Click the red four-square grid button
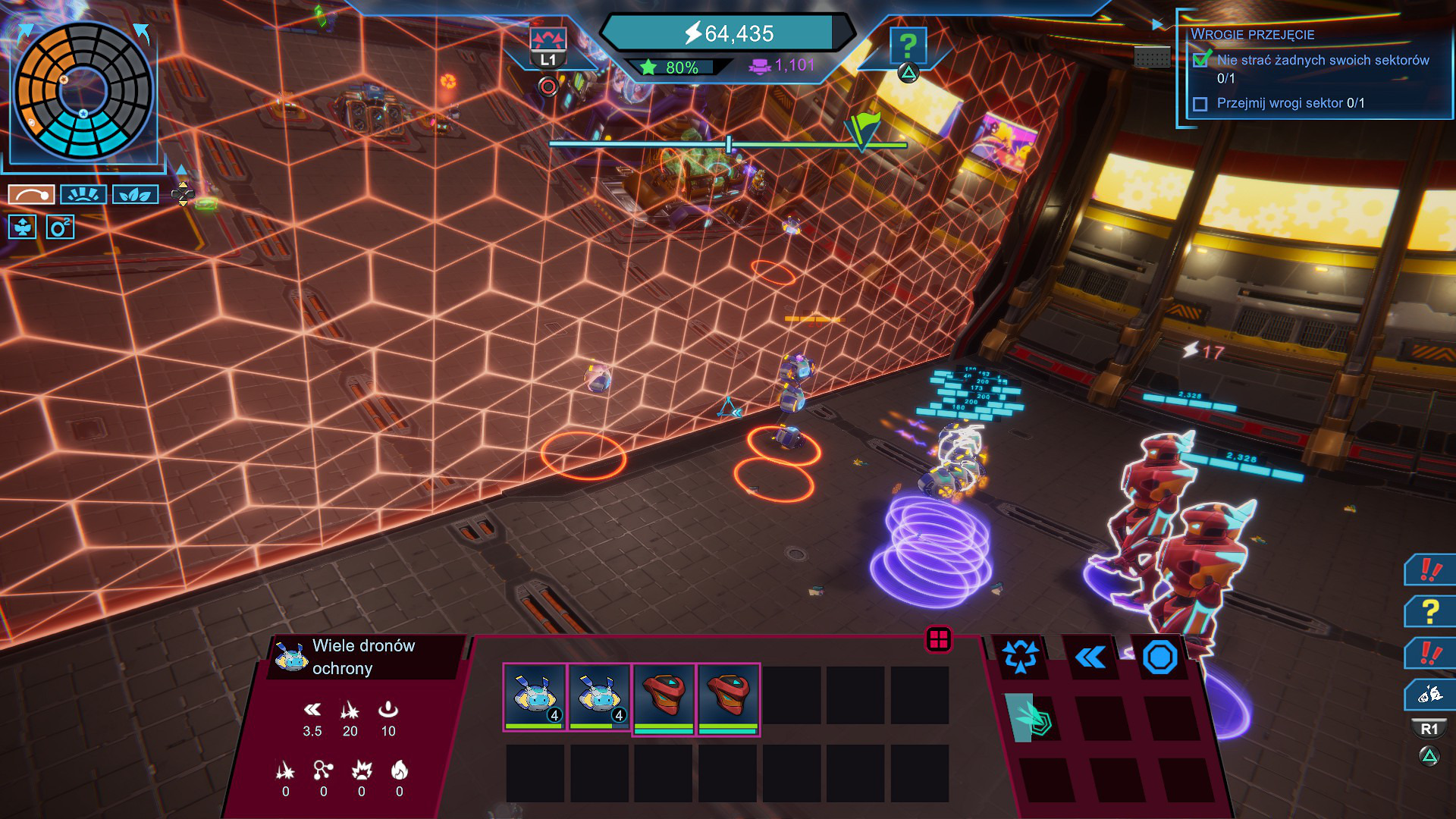Image resolution: width=1456 pixels, height=819 pixels. pos(939,639)
